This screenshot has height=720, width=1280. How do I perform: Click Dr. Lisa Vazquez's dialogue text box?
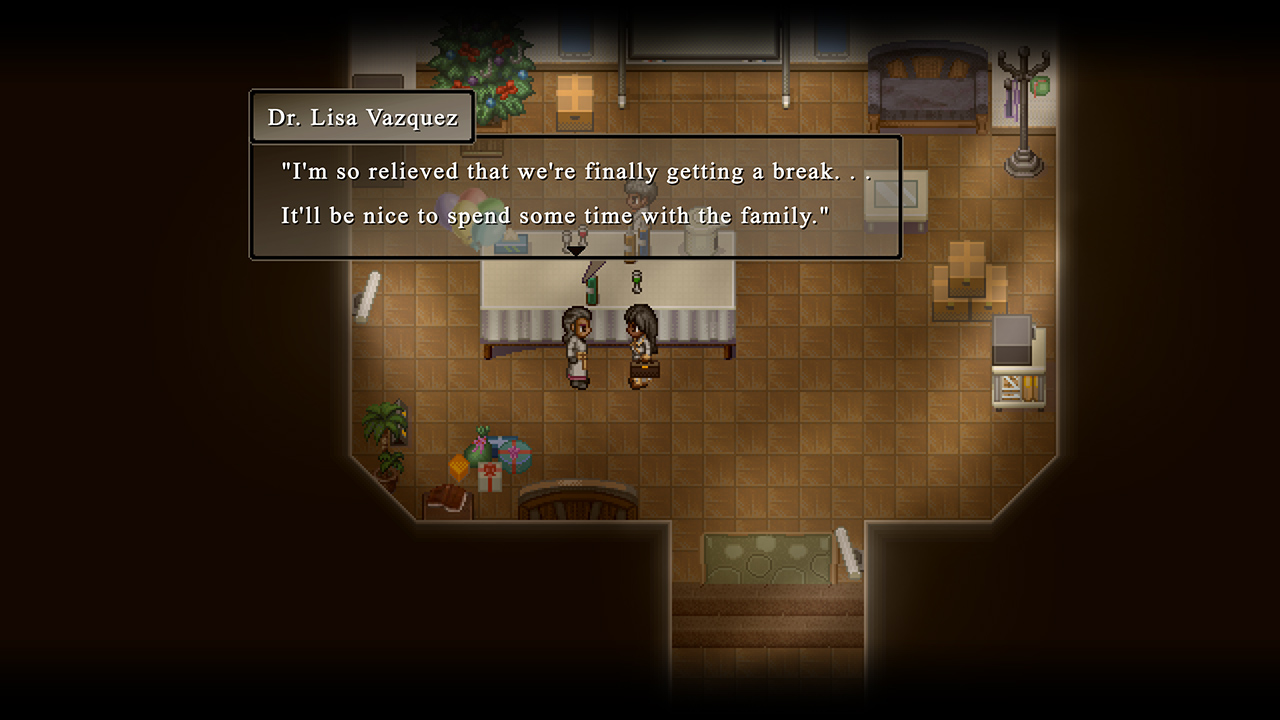pyautogui.click(x=575, y=195)
